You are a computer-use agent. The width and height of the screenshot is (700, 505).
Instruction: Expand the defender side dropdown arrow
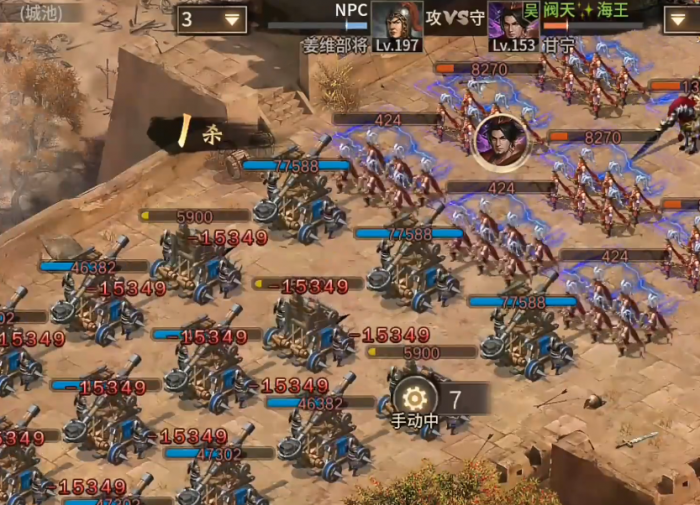[x=682, y=19]
